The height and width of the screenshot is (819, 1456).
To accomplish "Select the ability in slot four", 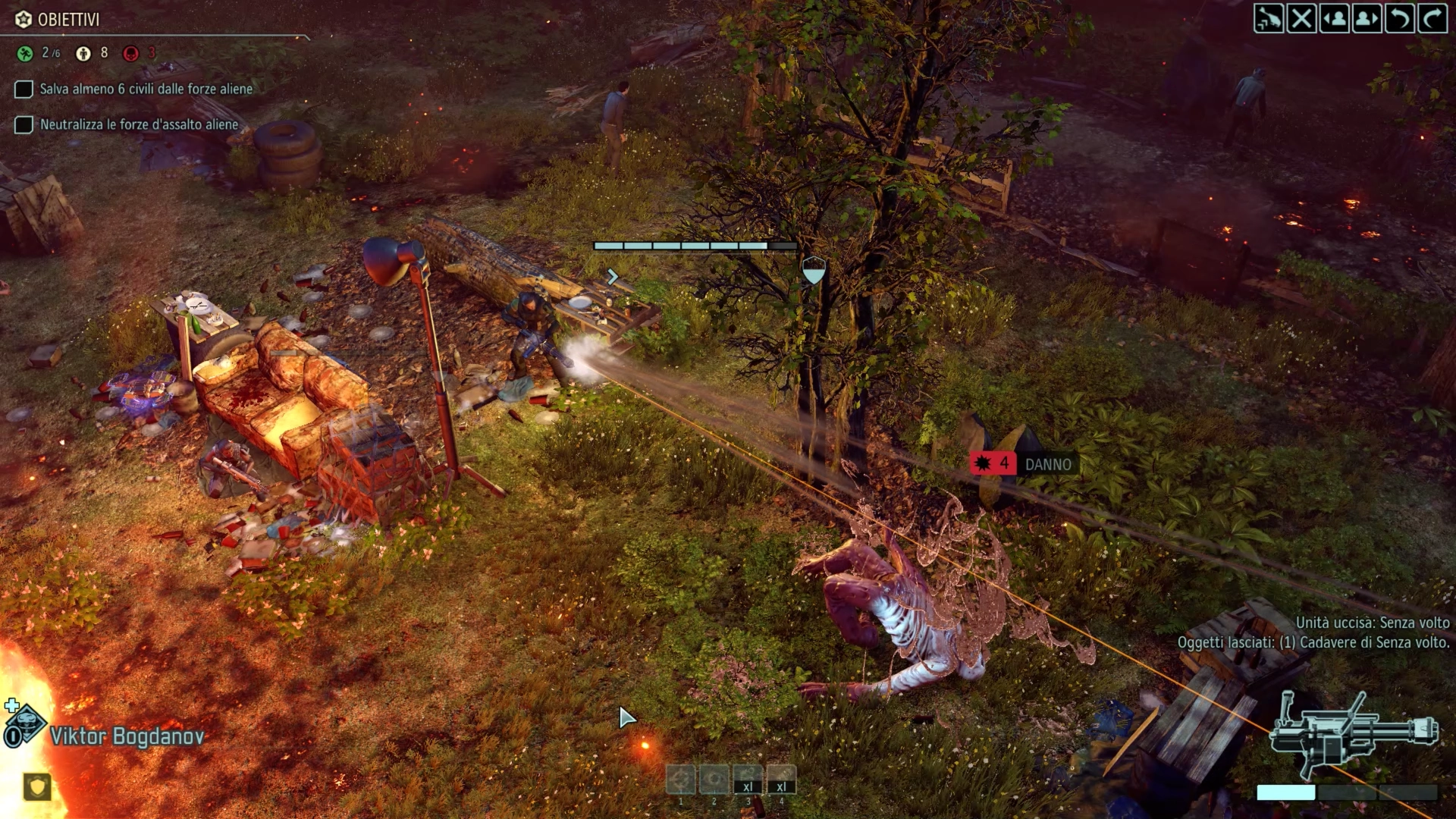I will coord(781,780).
